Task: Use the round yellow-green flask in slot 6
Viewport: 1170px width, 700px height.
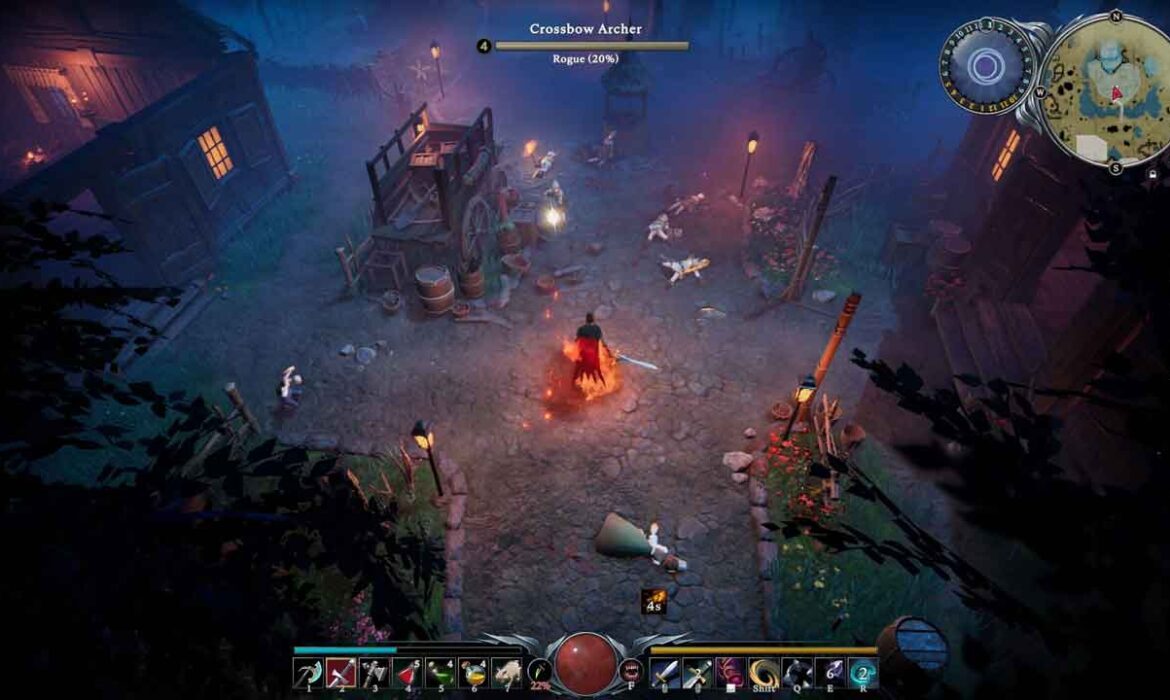Action: (473, 672)
